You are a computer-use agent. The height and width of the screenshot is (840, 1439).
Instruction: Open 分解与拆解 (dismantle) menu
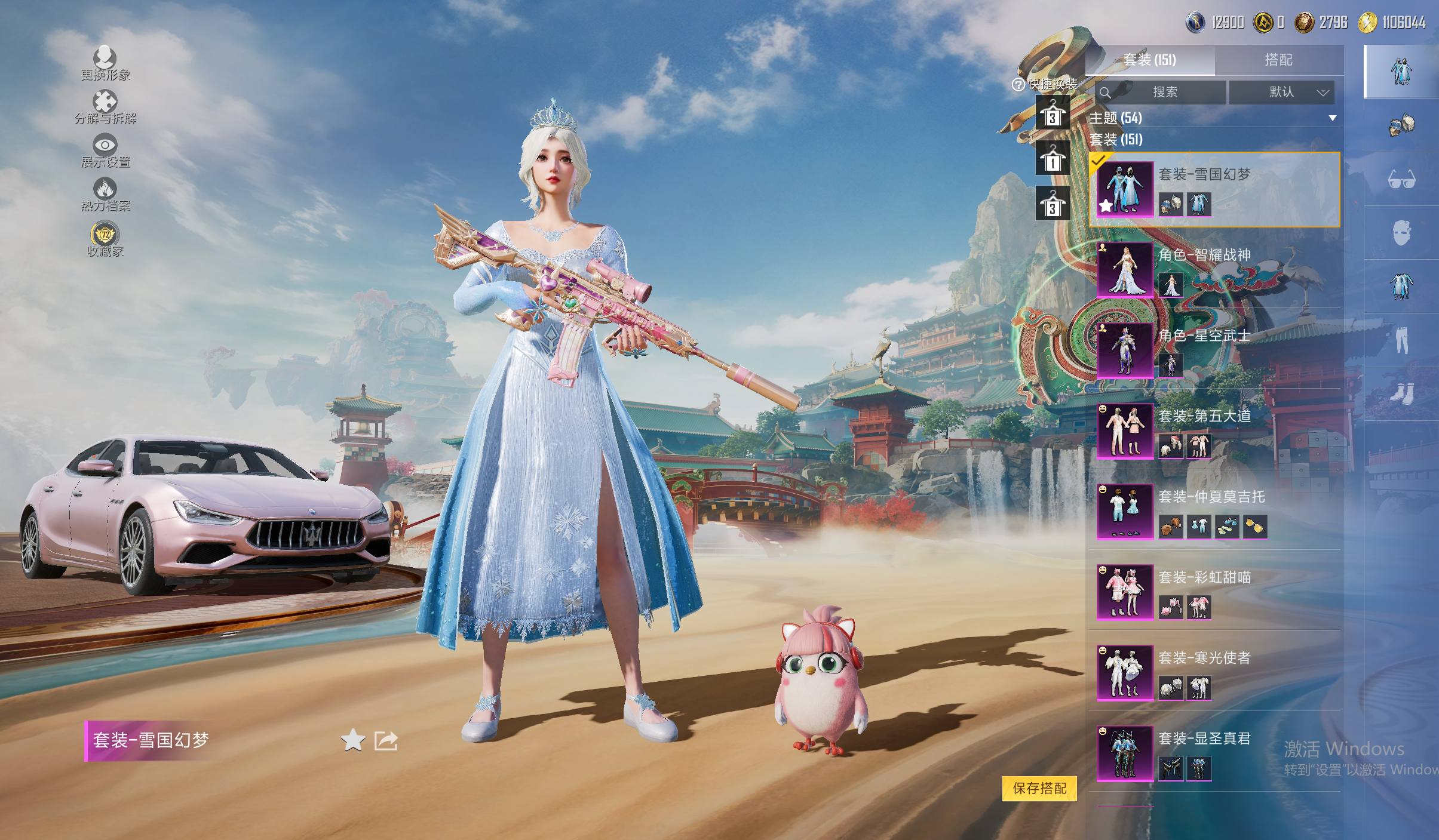pyautogui.click(x=105, y=107)
